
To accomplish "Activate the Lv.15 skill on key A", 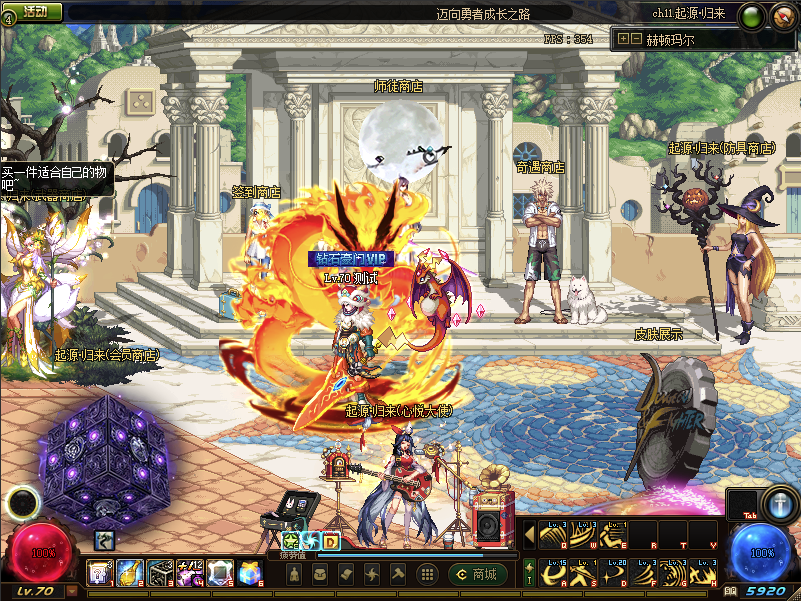I will pyautogui.click(x=553, y=574).
